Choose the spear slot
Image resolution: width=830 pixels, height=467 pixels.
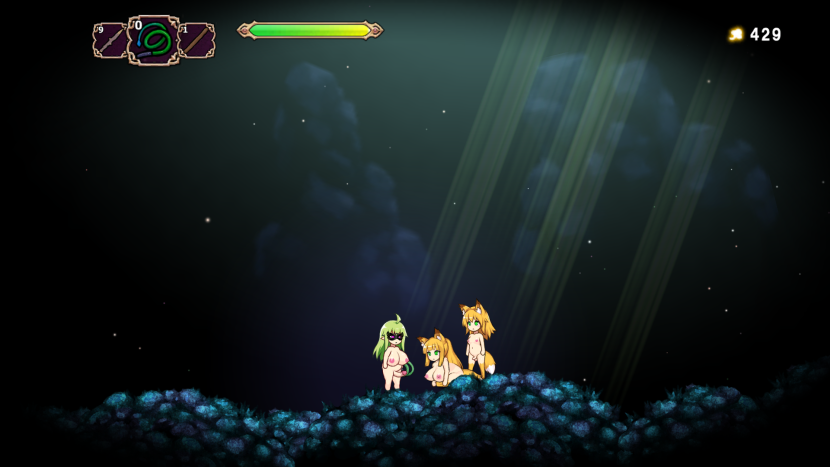(109, 41)
